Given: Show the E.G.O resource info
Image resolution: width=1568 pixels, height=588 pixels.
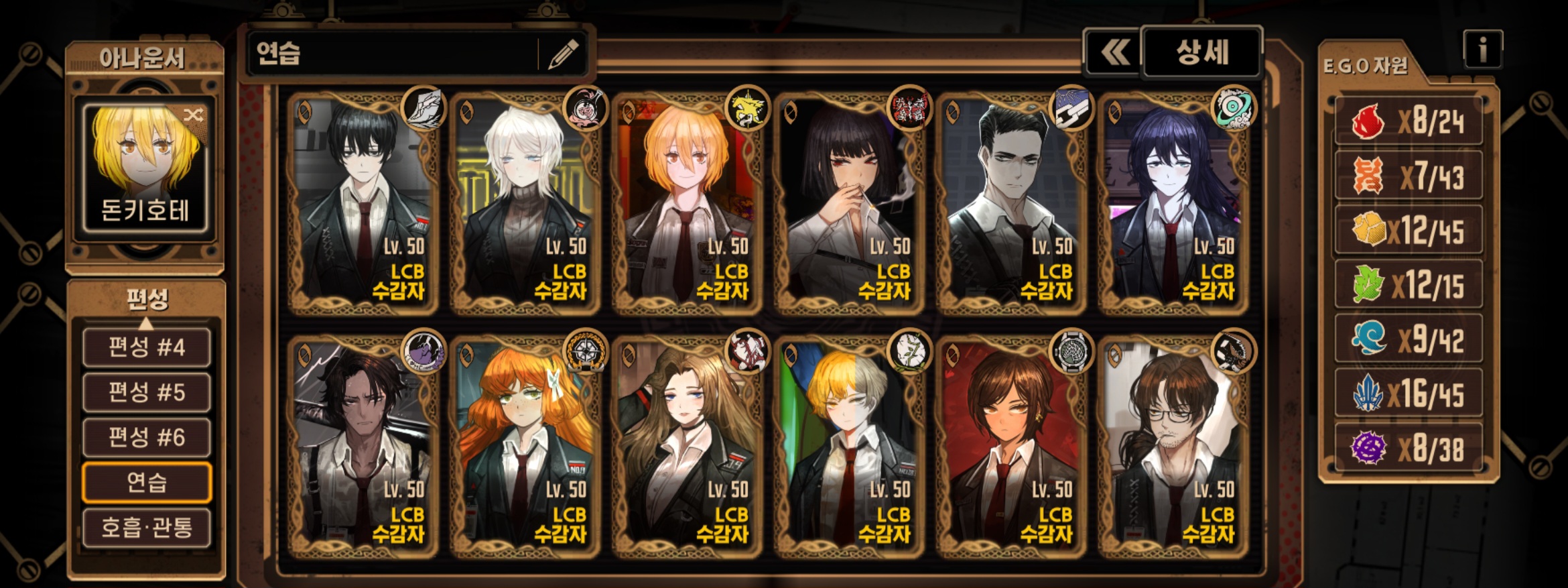Looking at the screenshot, I should click(1482, 50).
